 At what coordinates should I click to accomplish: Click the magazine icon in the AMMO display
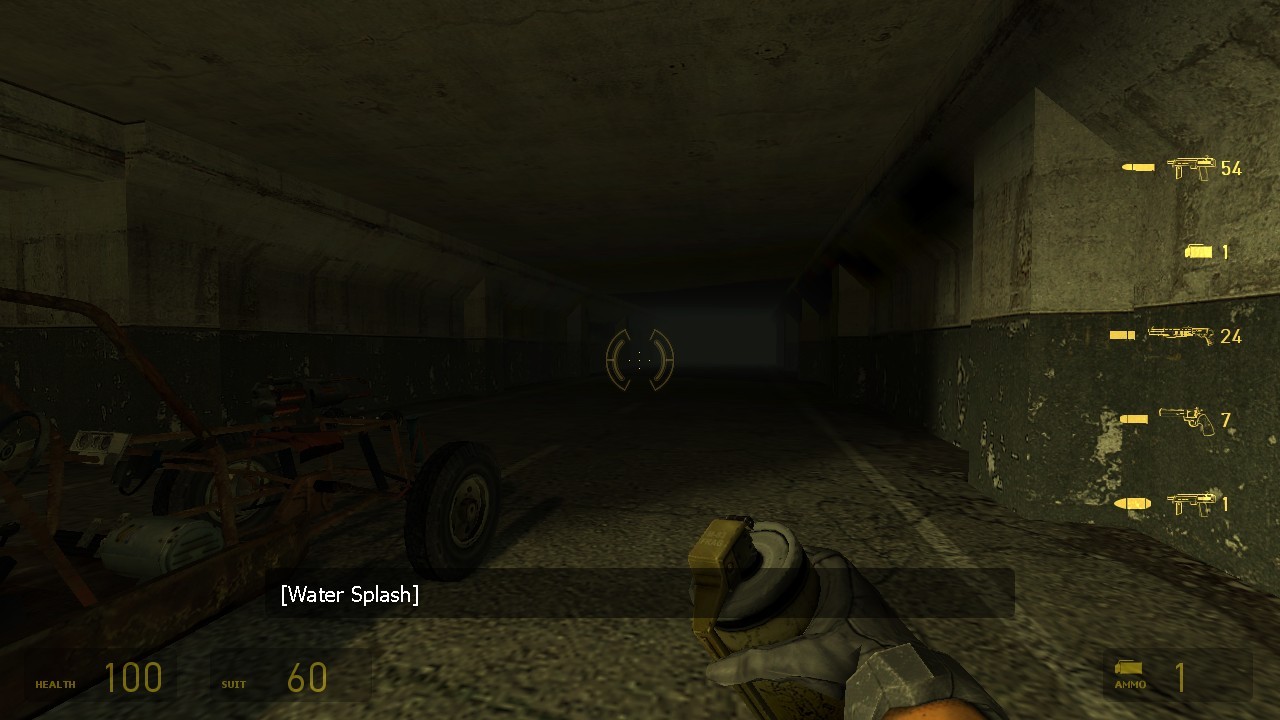1128,668
